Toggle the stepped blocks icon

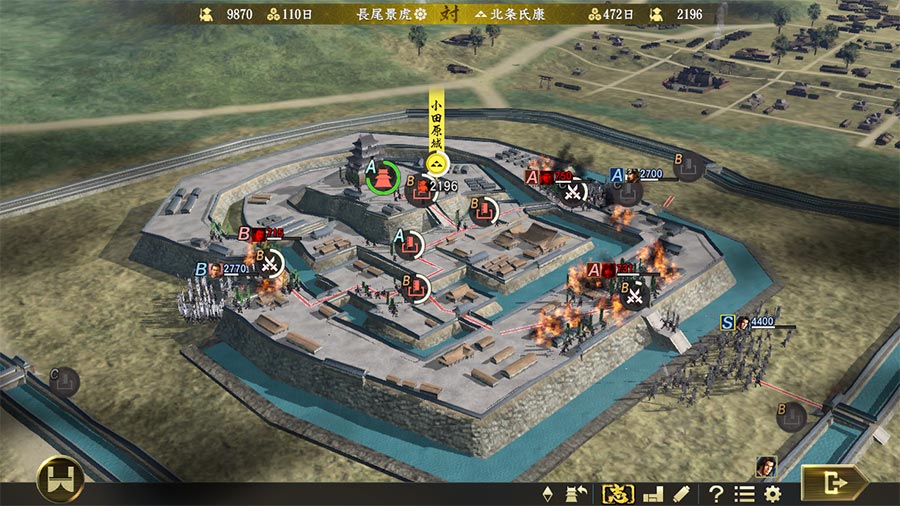653,493
